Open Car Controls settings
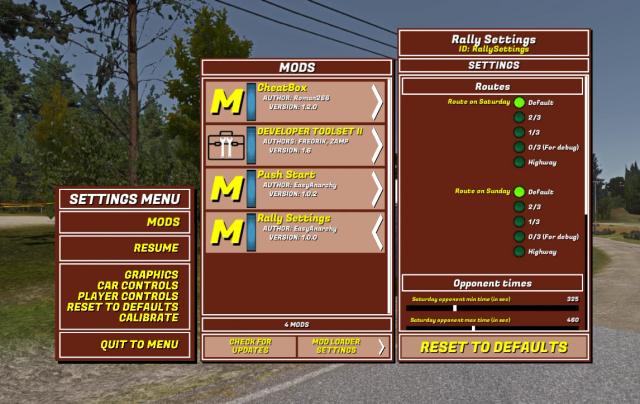This screenshot has height=404, width=640. (138, 285)
